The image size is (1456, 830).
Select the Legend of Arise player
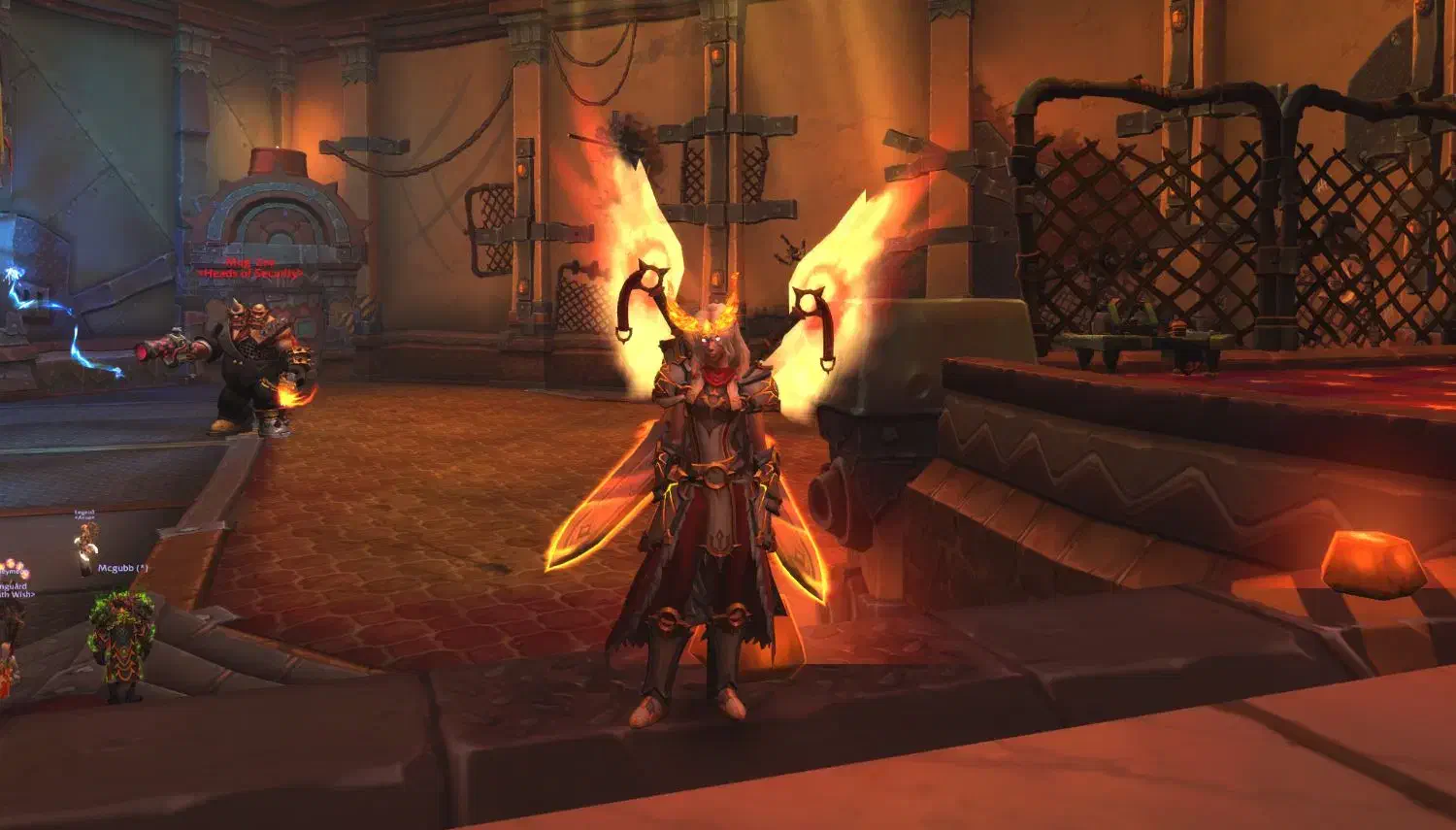tap(85, 542)
